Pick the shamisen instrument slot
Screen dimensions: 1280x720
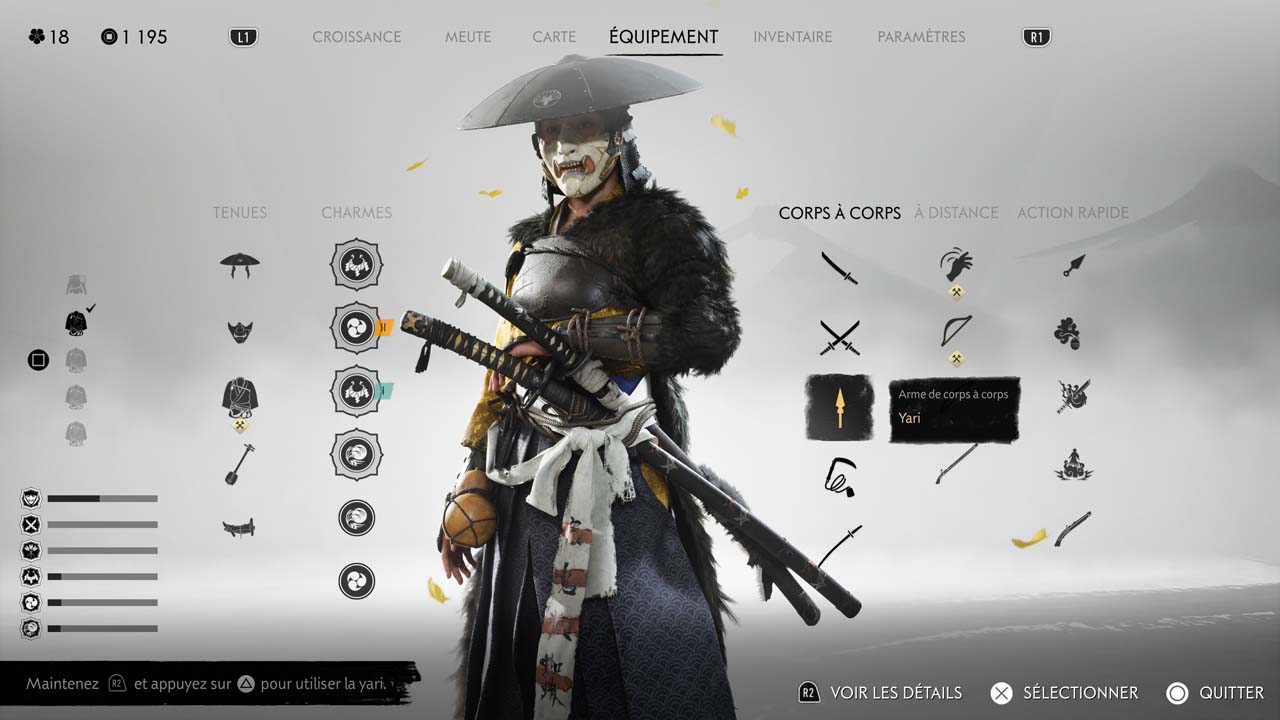[x=240, y=464]
